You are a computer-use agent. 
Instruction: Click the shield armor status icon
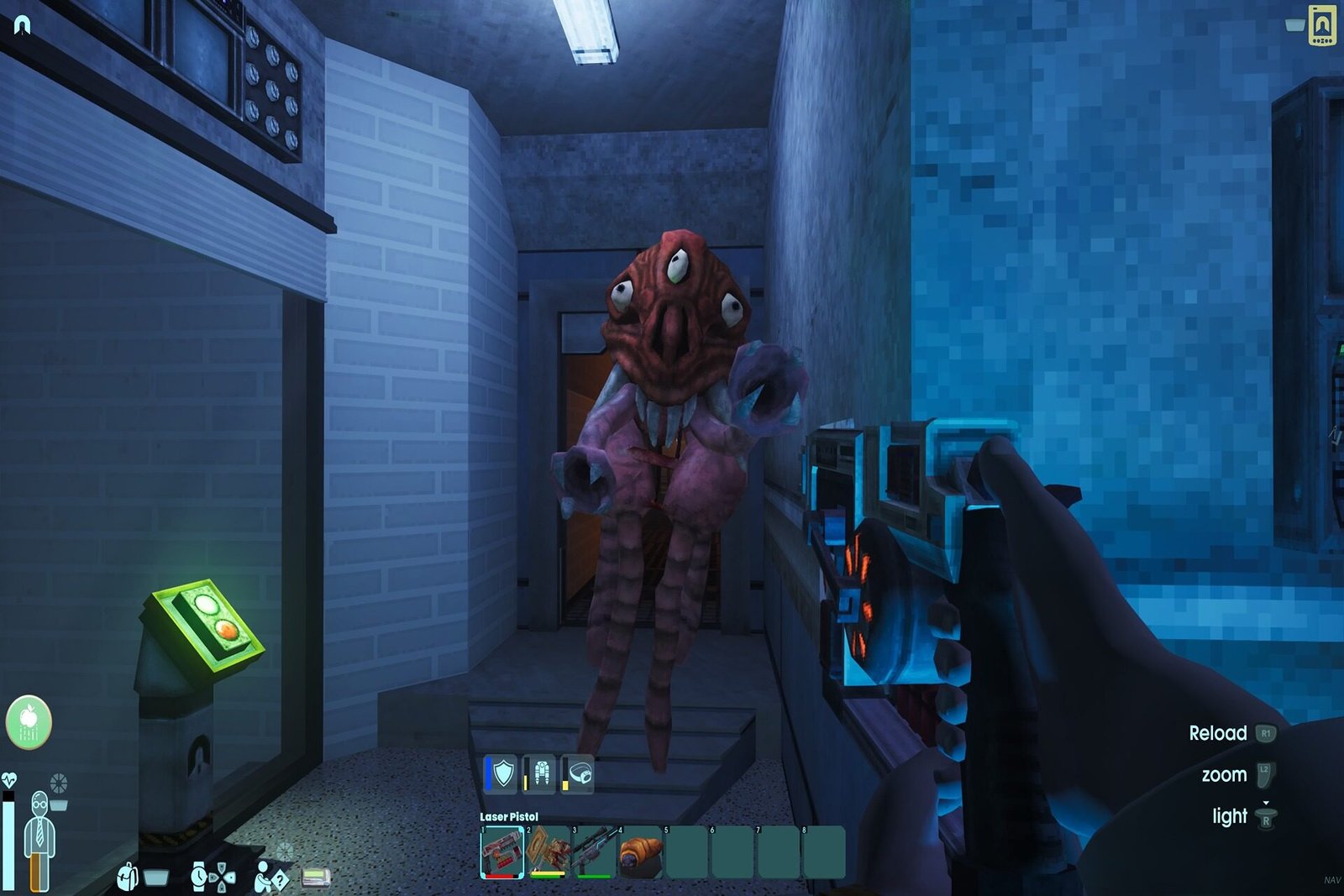tap(501, 773)
